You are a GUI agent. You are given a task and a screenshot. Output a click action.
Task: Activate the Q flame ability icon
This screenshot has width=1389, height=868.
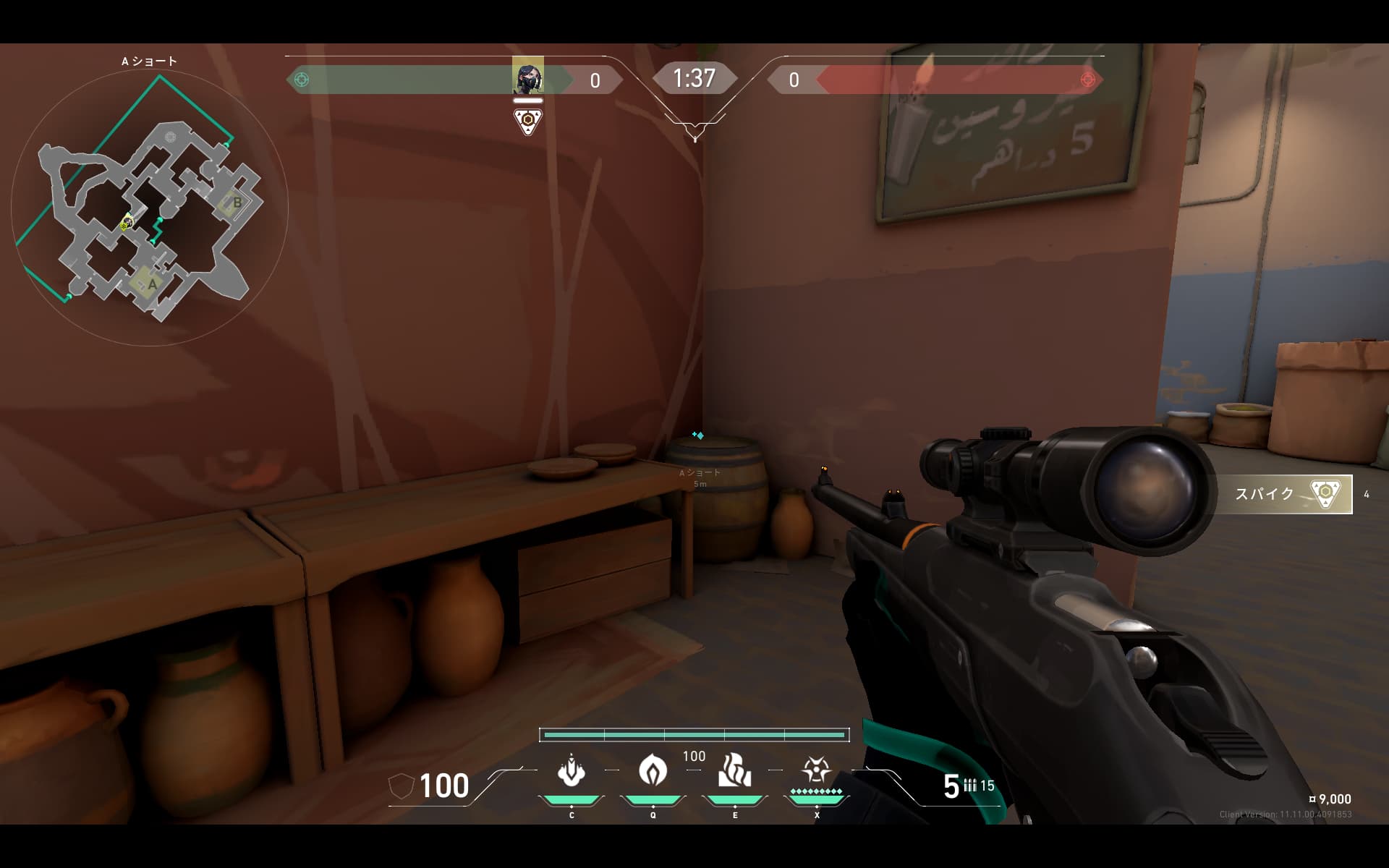pyautogui.click(x=653, y=770)
